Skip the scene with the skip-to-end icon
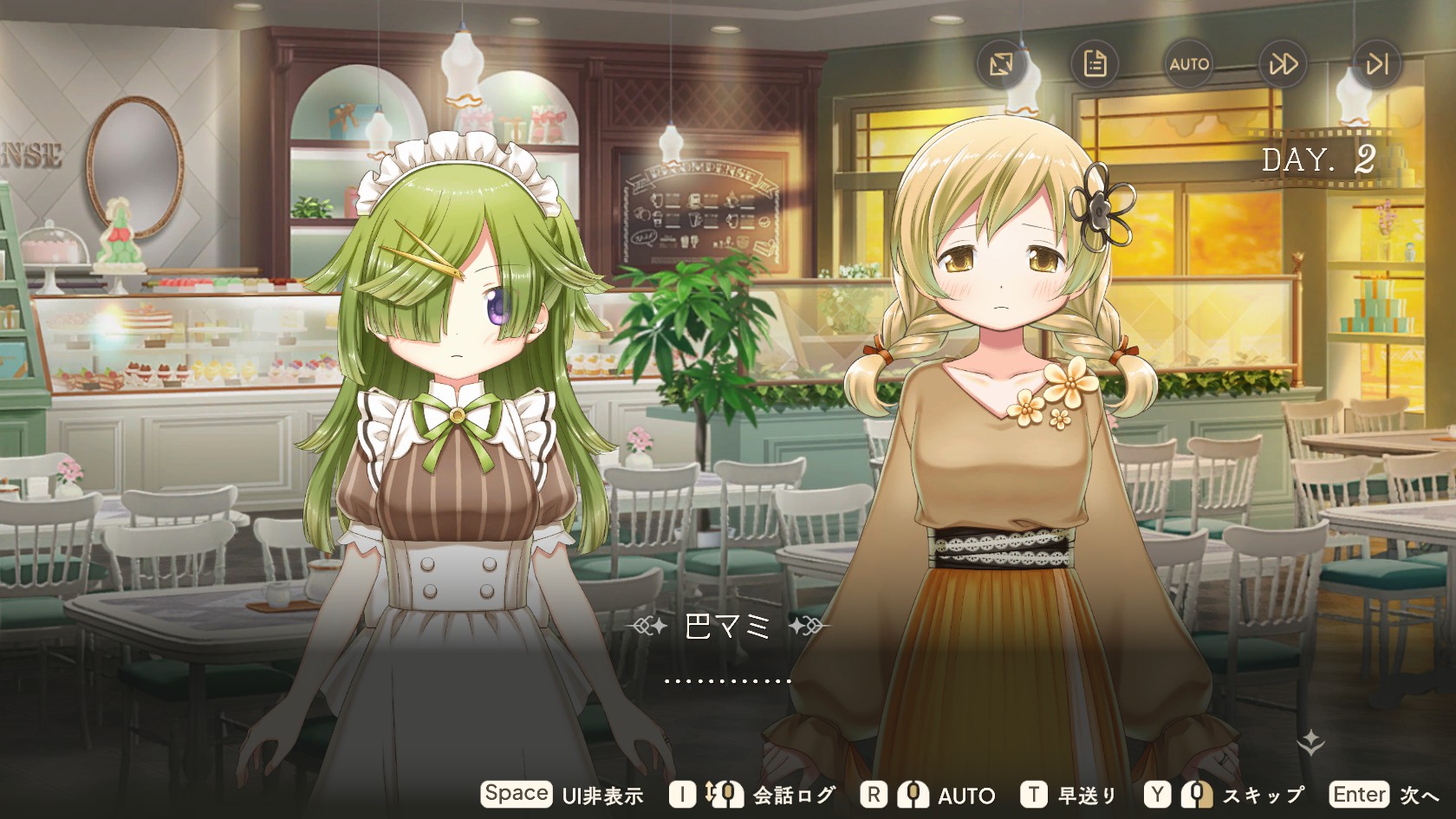This screenshot has height=819, width=1456. point(1376,64)
